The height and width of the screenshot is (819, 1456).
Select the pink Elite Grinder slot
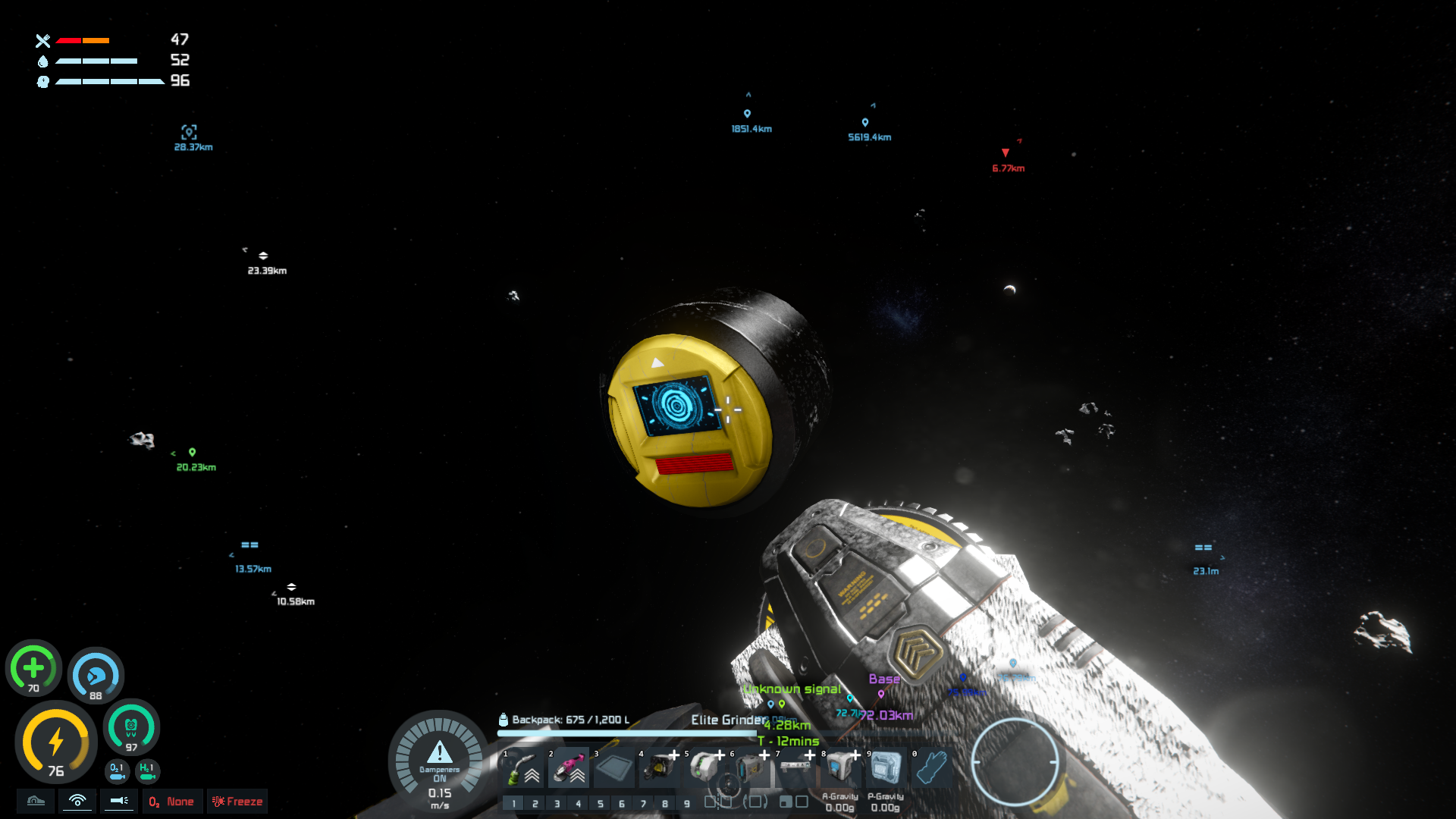point(568,768)
